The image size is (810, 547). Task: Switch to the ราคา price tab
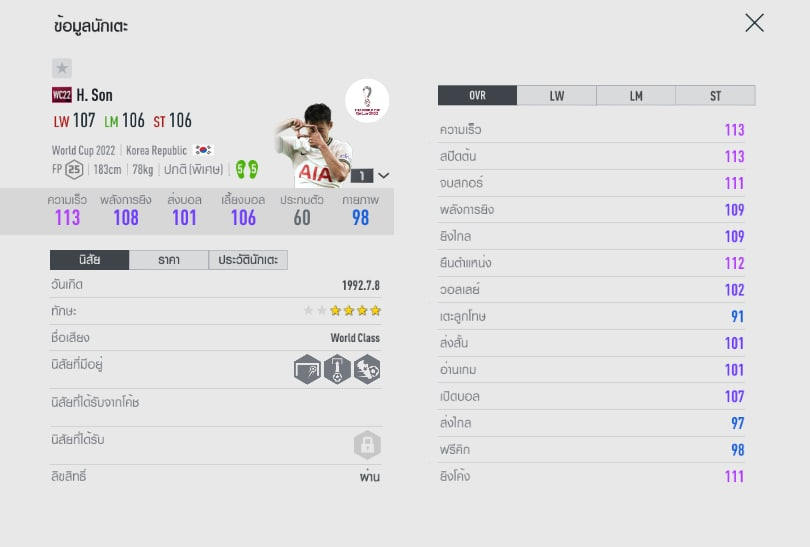tap(169, 260)
